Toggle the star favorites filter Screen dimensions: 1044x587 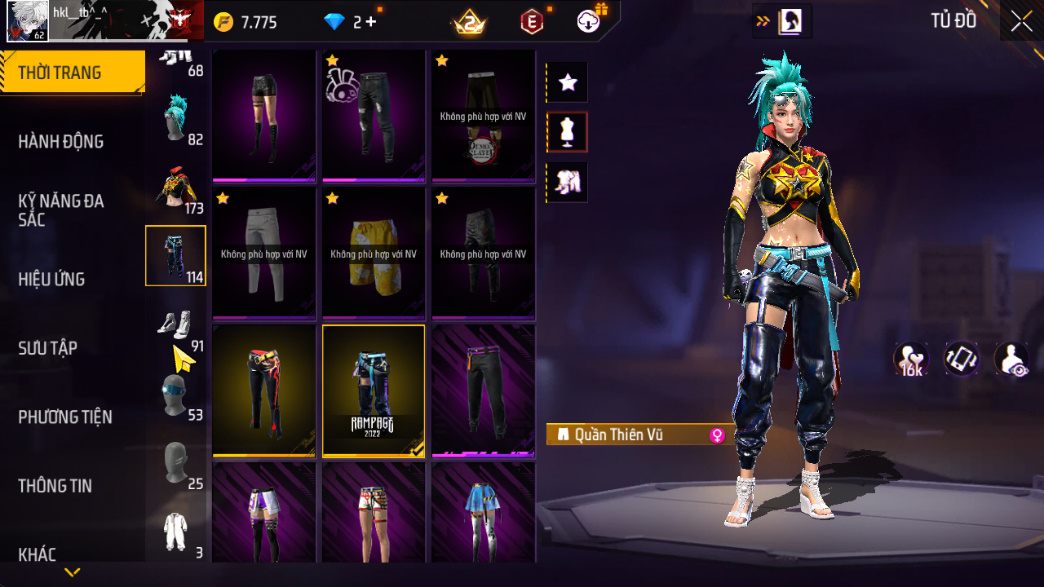568,83
